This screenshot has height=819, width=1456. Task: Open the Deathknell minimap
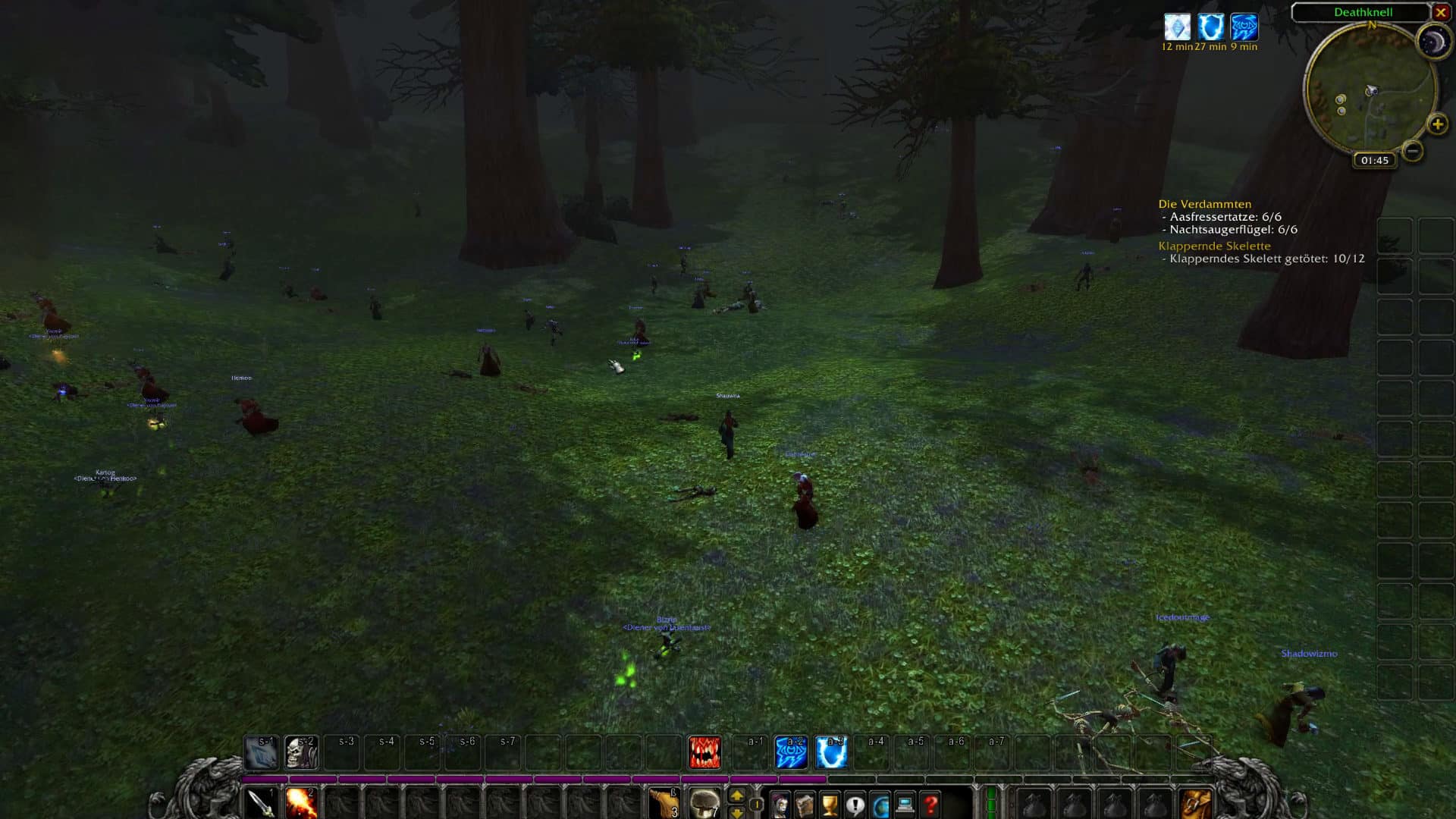(1370, 89)
